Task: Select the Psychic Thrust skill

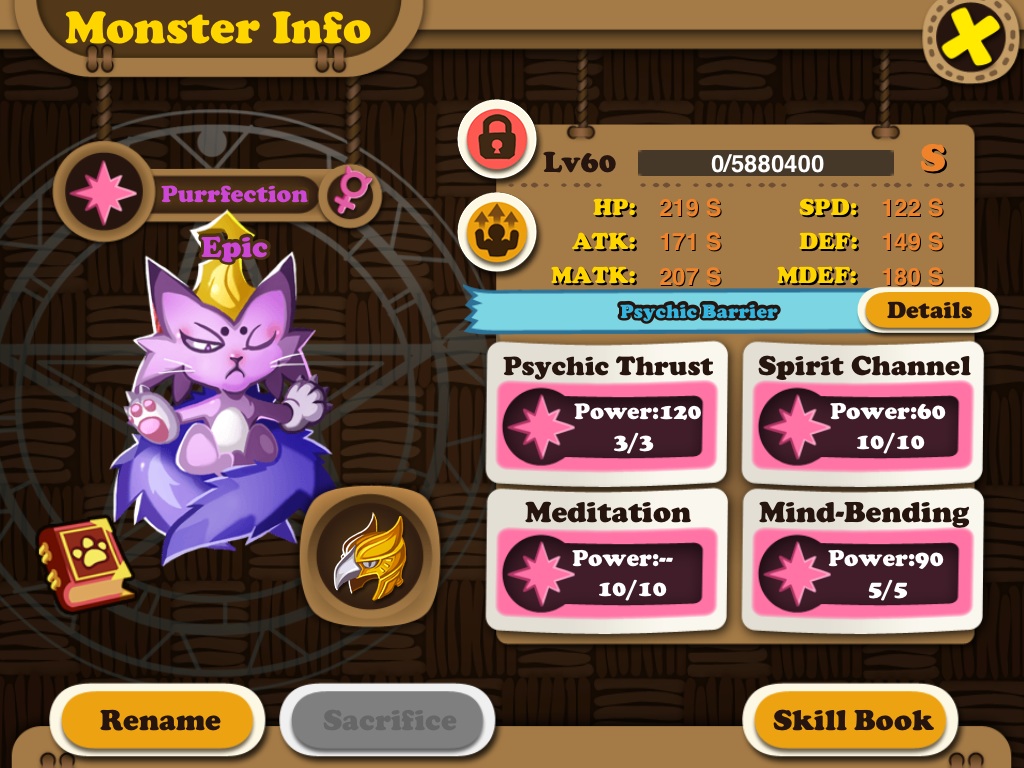Action: pos(608,413)
